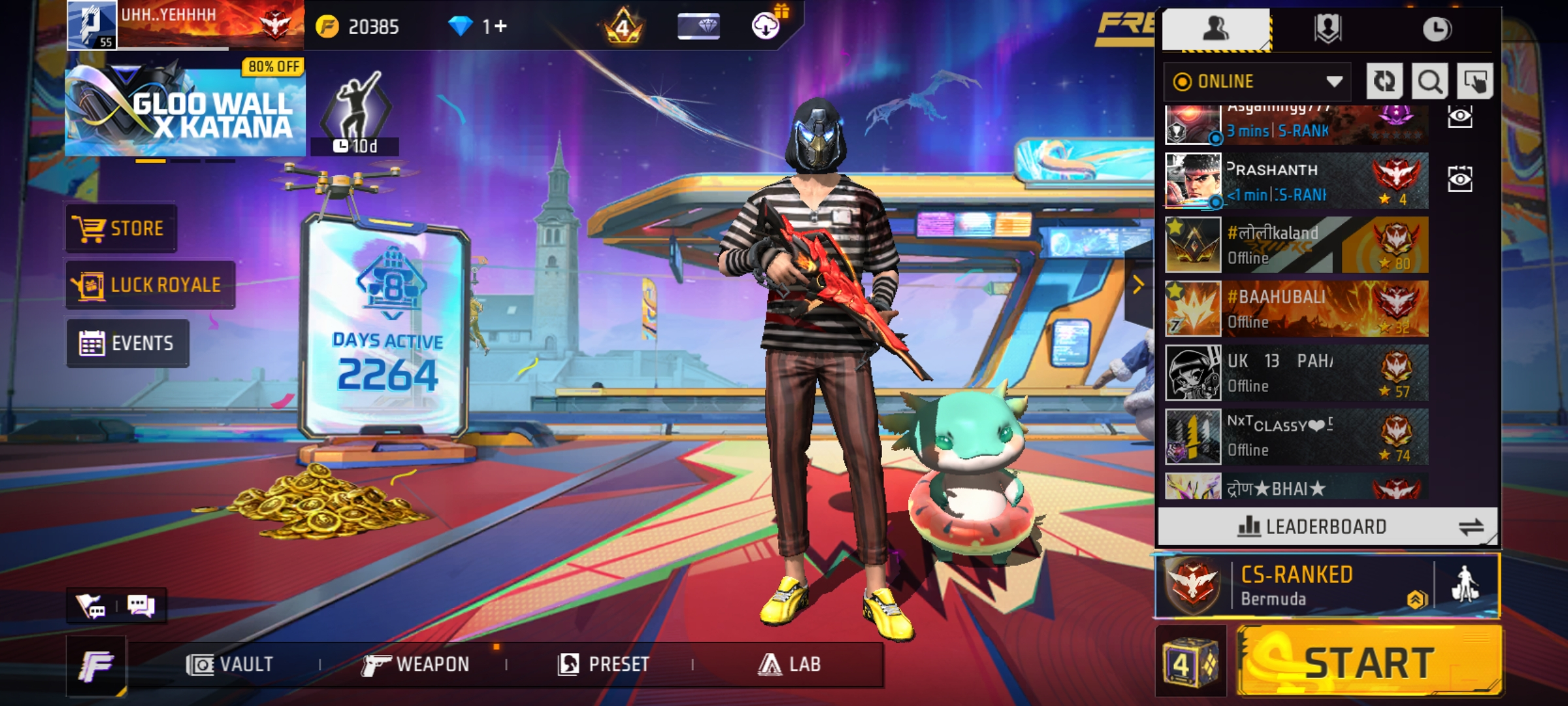This screenshot has height=706, width=1568.
Task: Open the Vault section
Action: (230, 665)
